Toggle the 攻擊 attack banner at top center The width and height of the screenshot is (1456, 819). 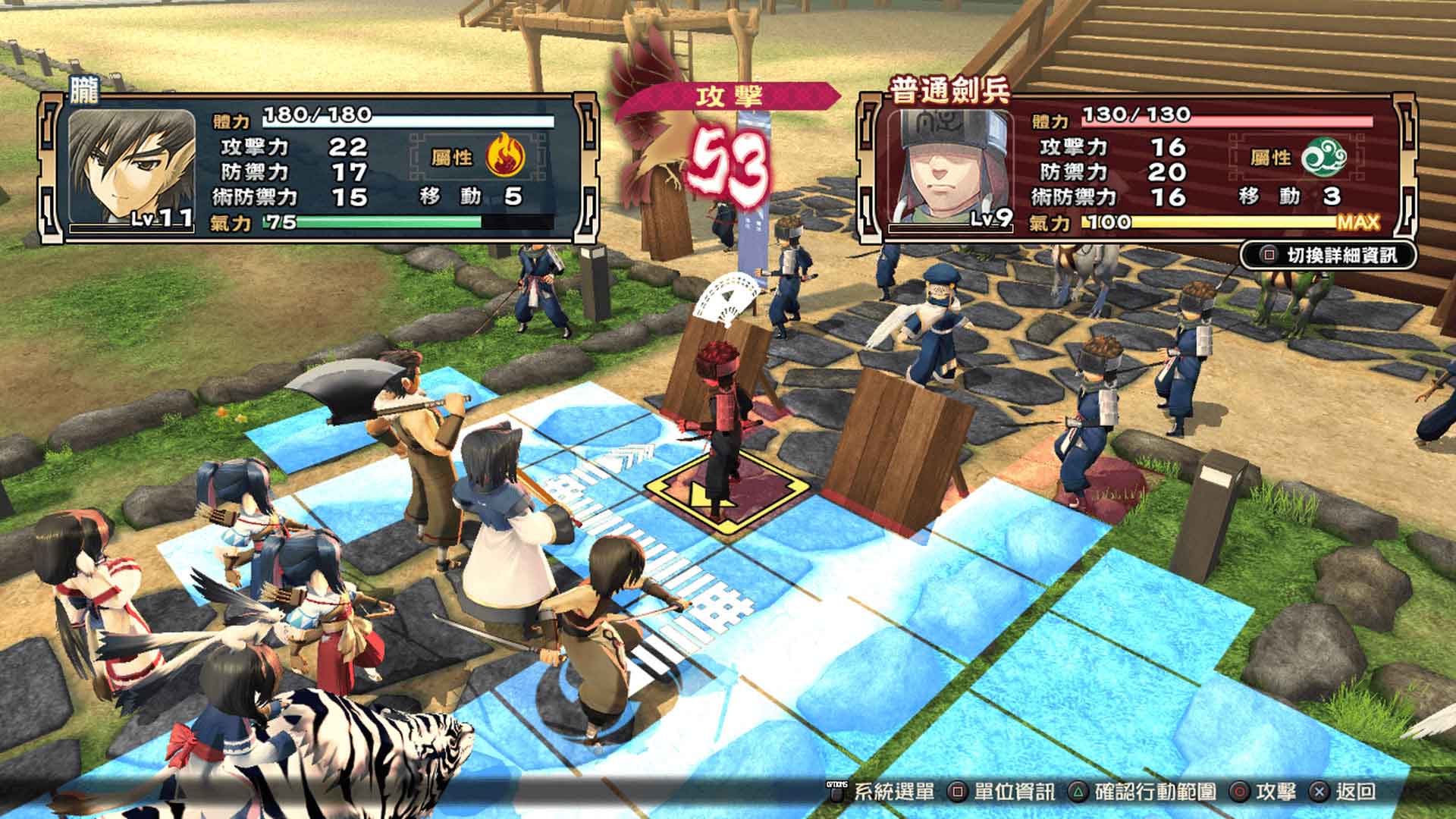point(728,96)
